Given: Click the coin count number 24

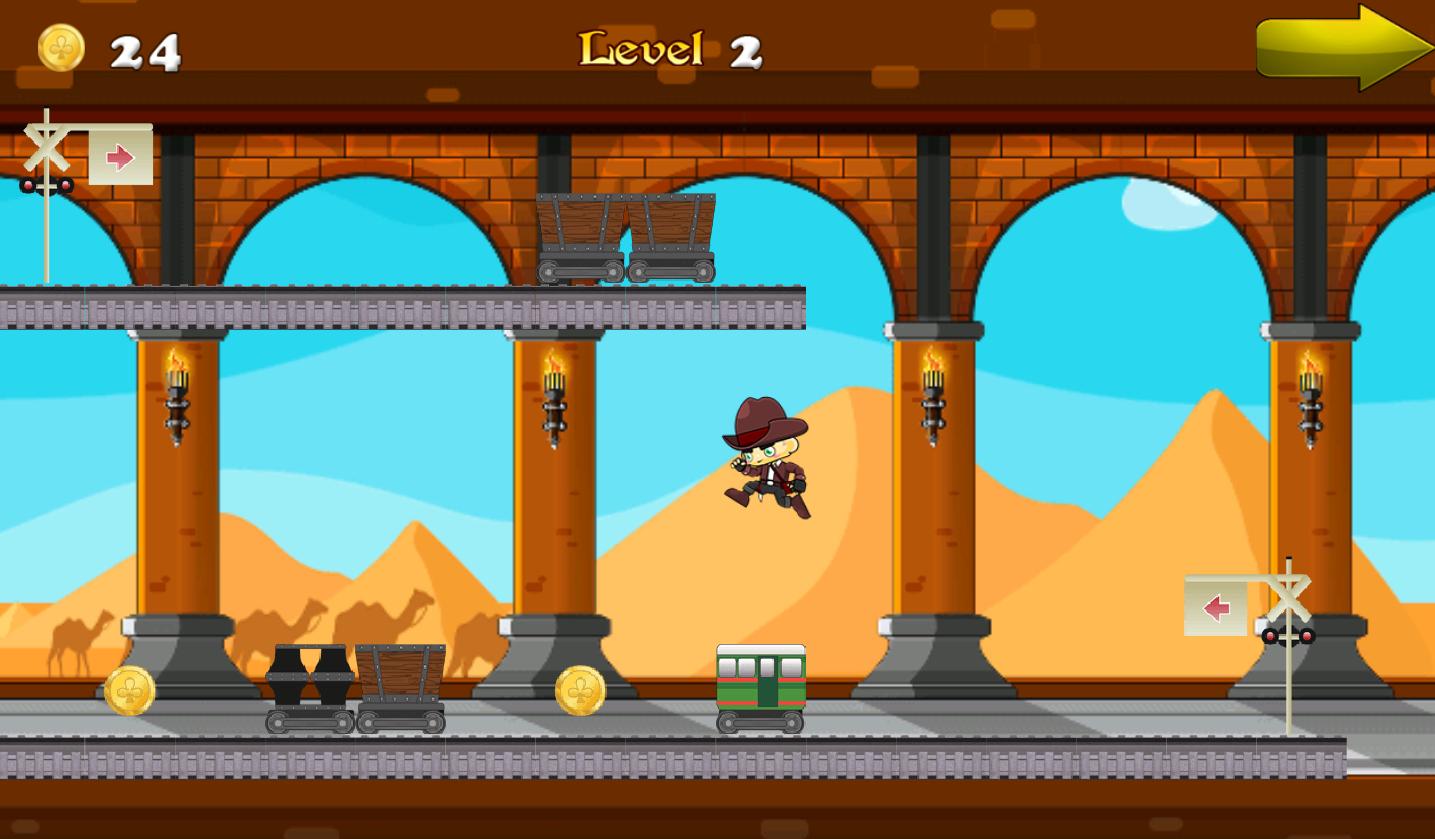Looking at the screenshot, I should [145, 50].
